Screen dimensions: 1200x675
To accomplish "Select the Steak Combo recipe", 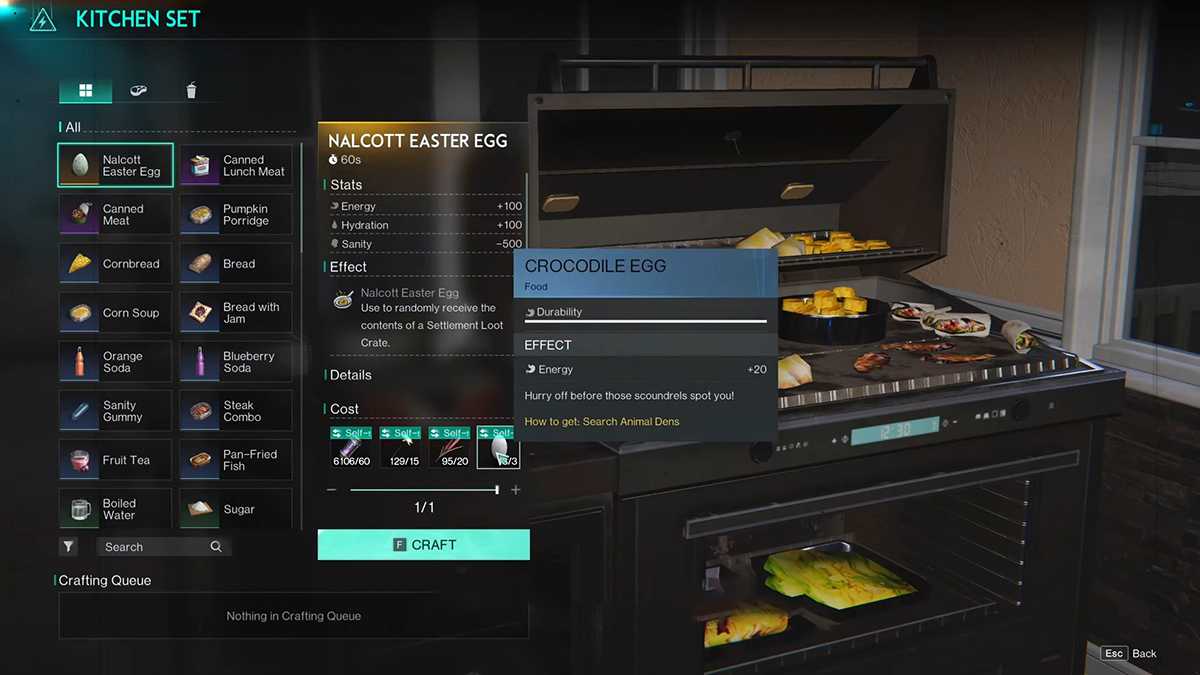I will pyautogui.click(x=236, y=411).
